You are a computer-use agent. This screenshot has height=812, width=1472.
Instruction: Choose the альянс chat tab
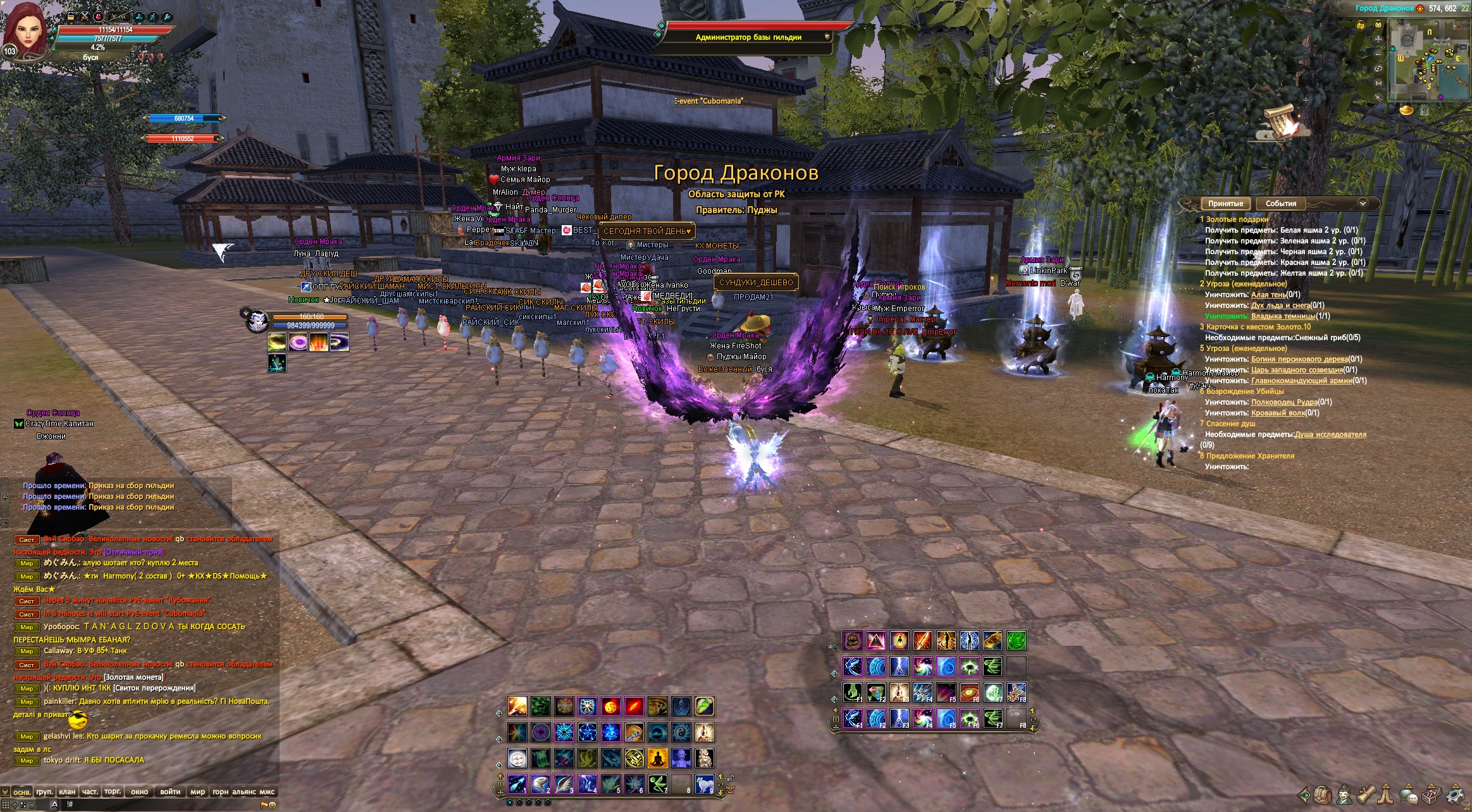[244, 792]
